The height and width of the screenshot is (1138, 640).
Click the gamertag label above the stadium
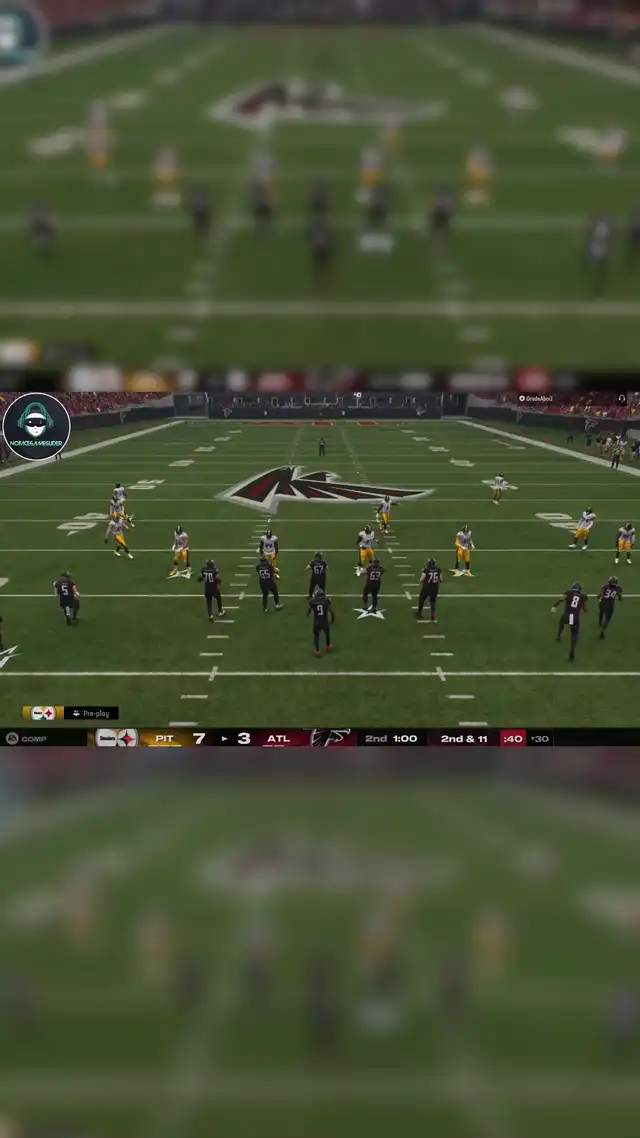coord(536,399)
